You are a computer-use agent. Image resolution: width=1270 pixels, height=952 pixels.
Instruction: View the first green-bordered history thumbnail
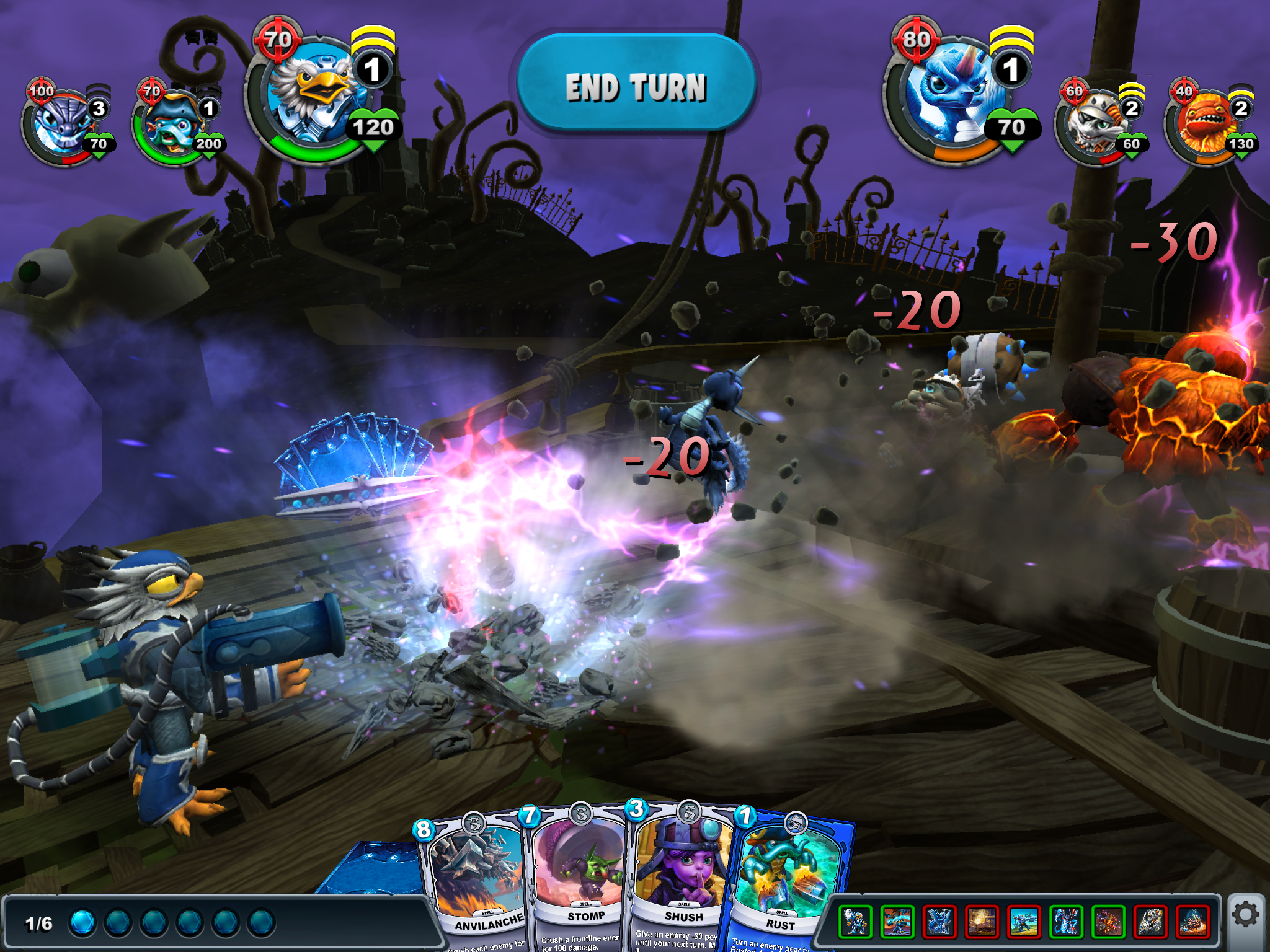[855, 920]
